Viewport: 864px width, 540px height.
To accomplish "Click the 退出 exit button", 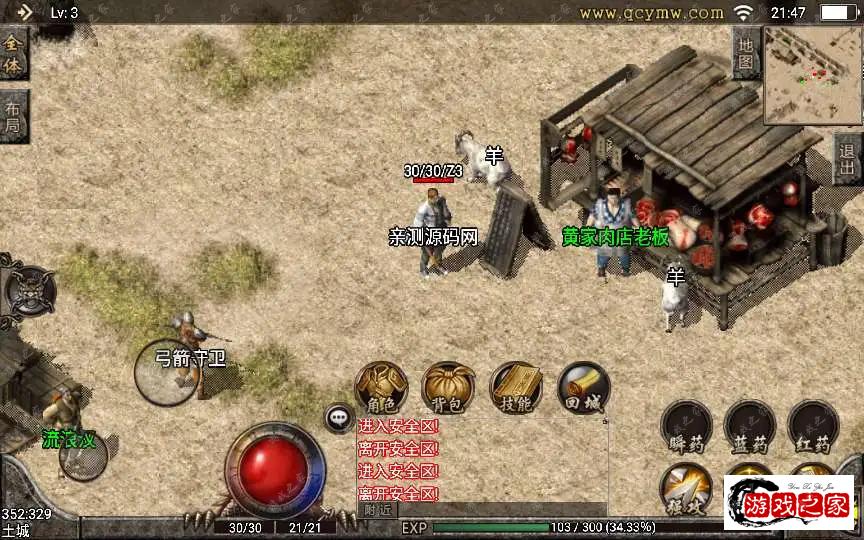I will (x=848, y=160).
